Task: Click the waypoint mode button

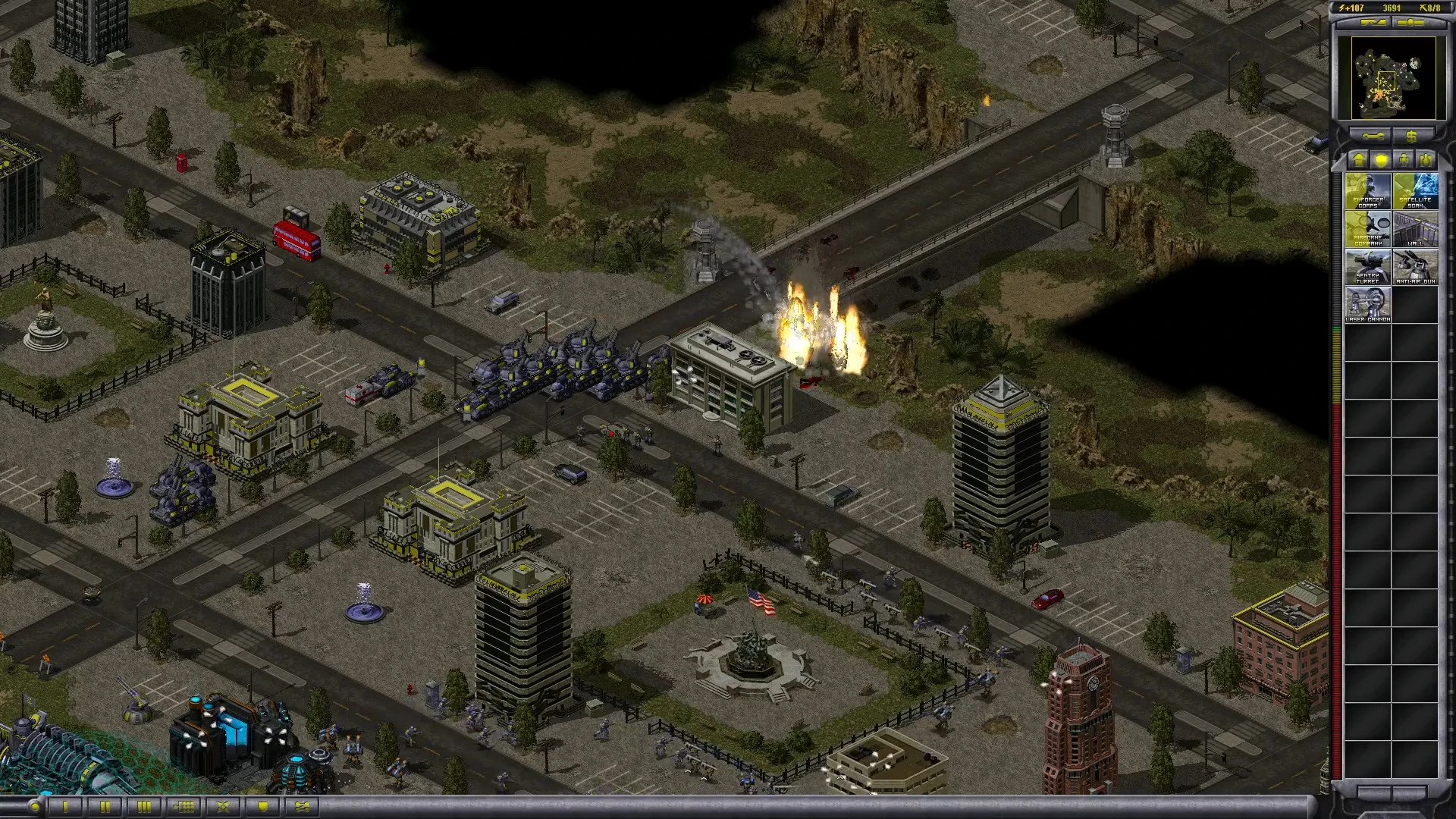Action: pos(302,806)
